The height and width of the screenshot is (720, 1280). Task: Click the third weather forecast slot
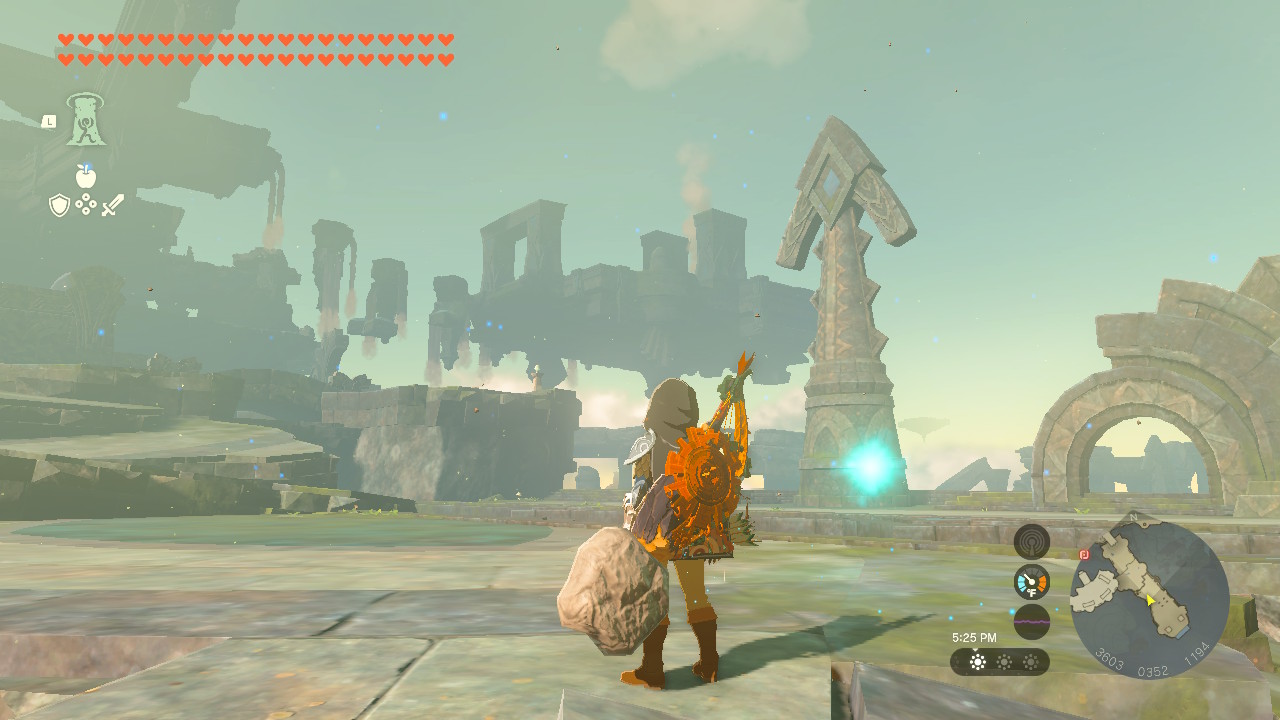click(1030, 661)
